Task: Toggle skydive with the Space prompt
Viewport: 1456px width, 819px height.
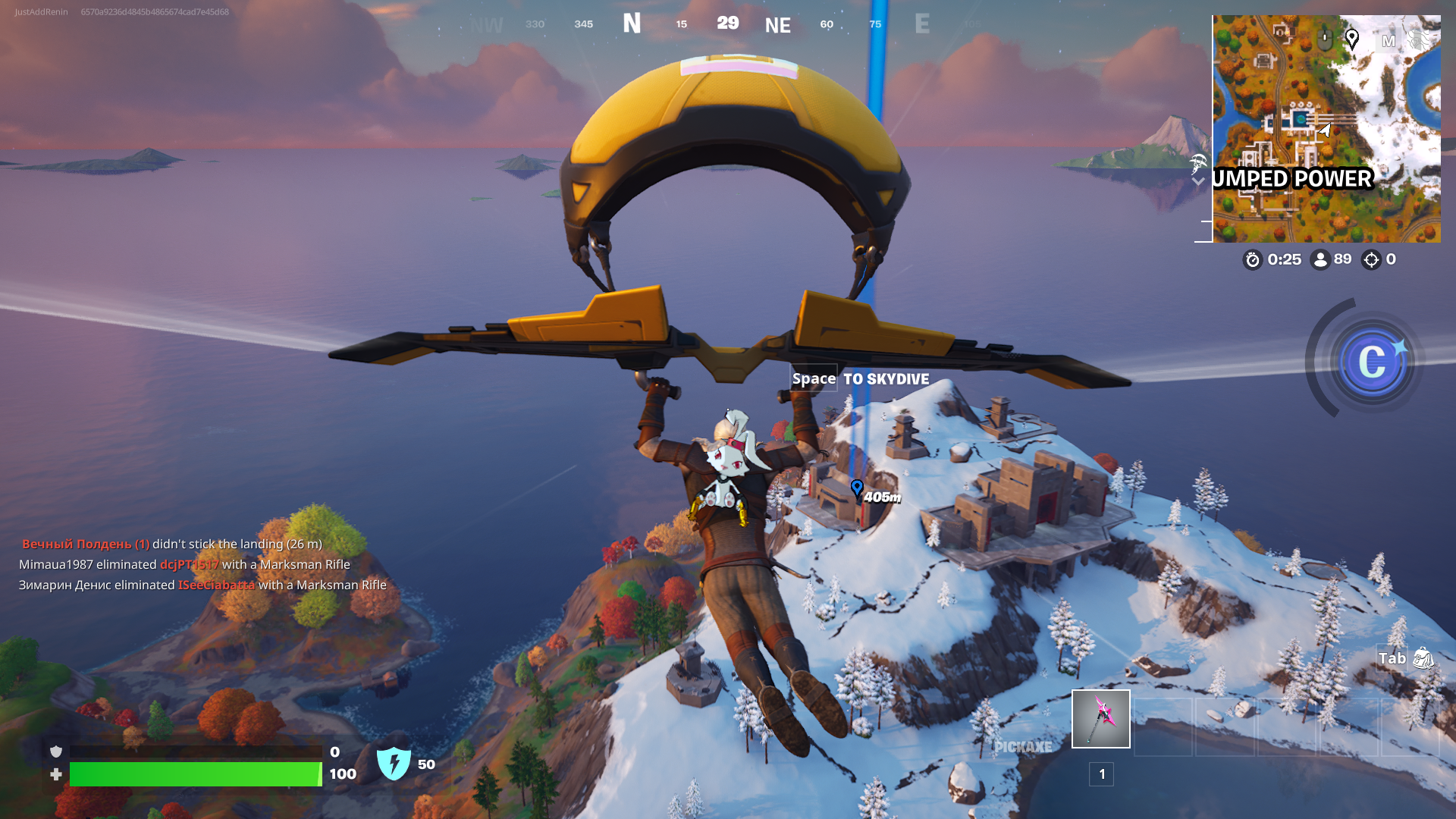Action: click(x=814, y=378)
